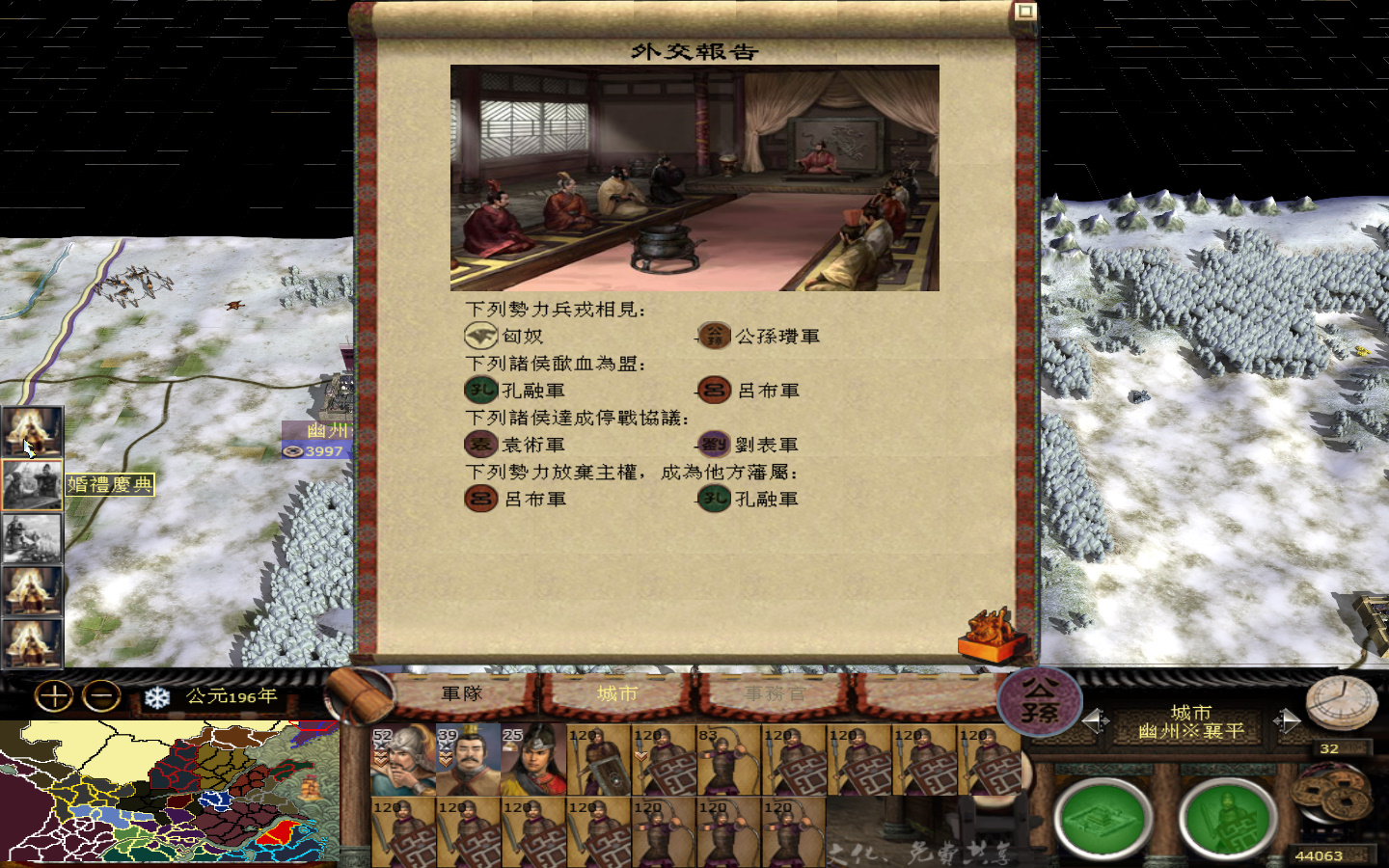Click the Lü Bu army faction emblem
Image resolution: width=1389 pixels, height=868 pixels.
[713, 391]
